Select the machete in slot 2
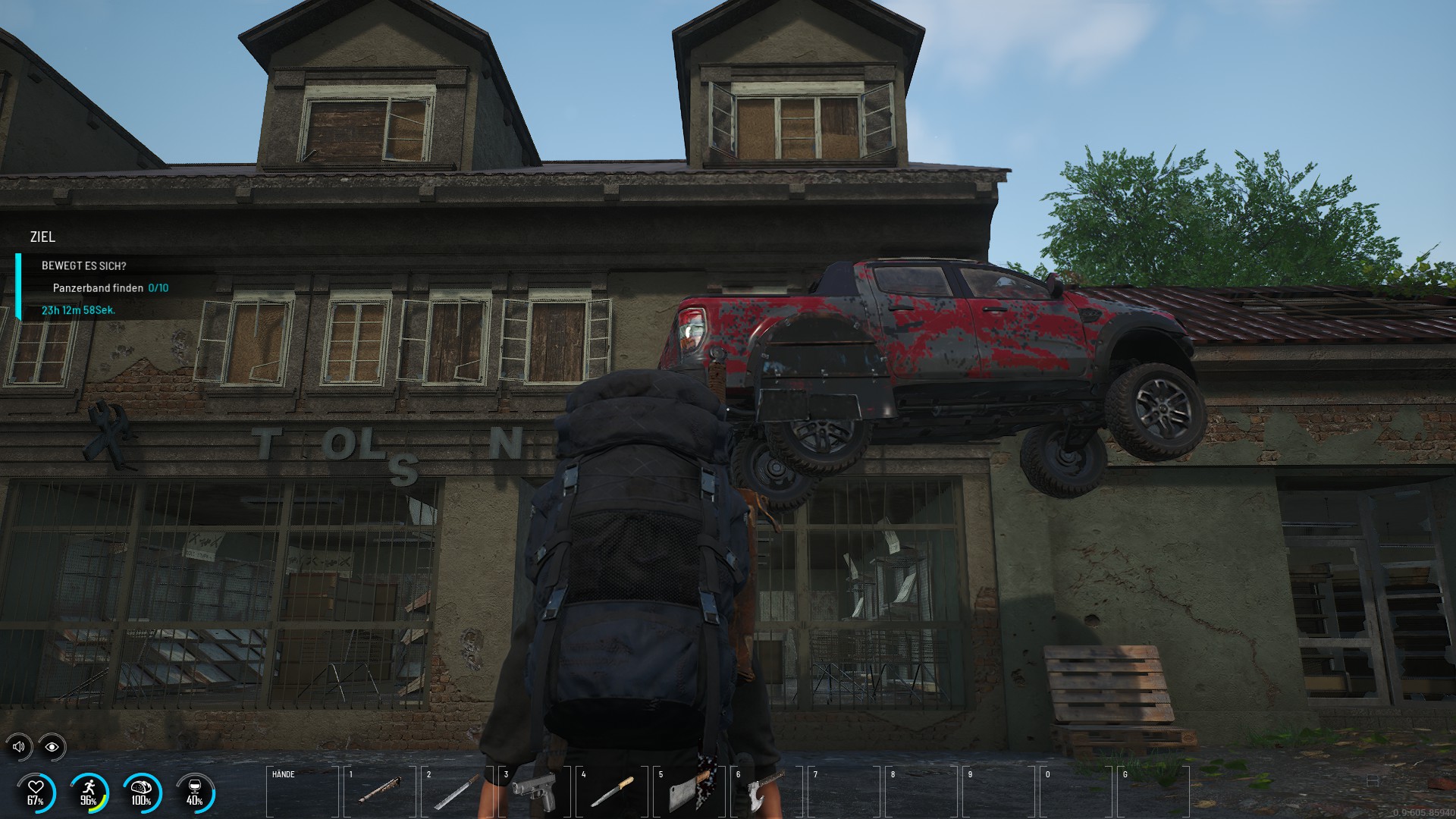Viewport: 1456px width, 819px height. (457, 792)
